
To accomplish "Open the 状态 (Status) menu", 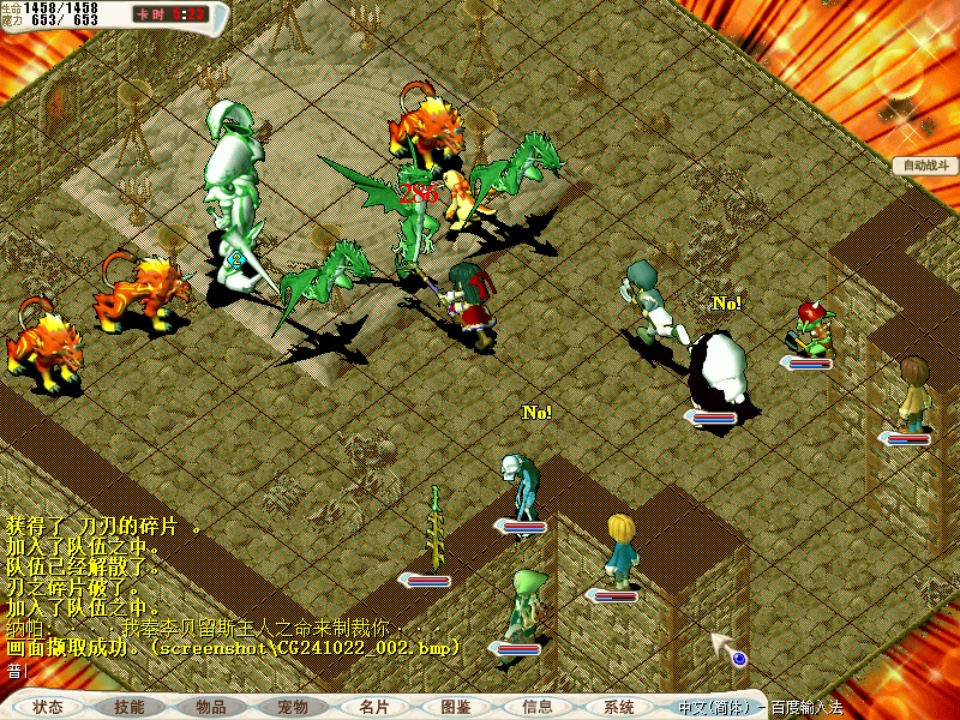I will point(47,706).
